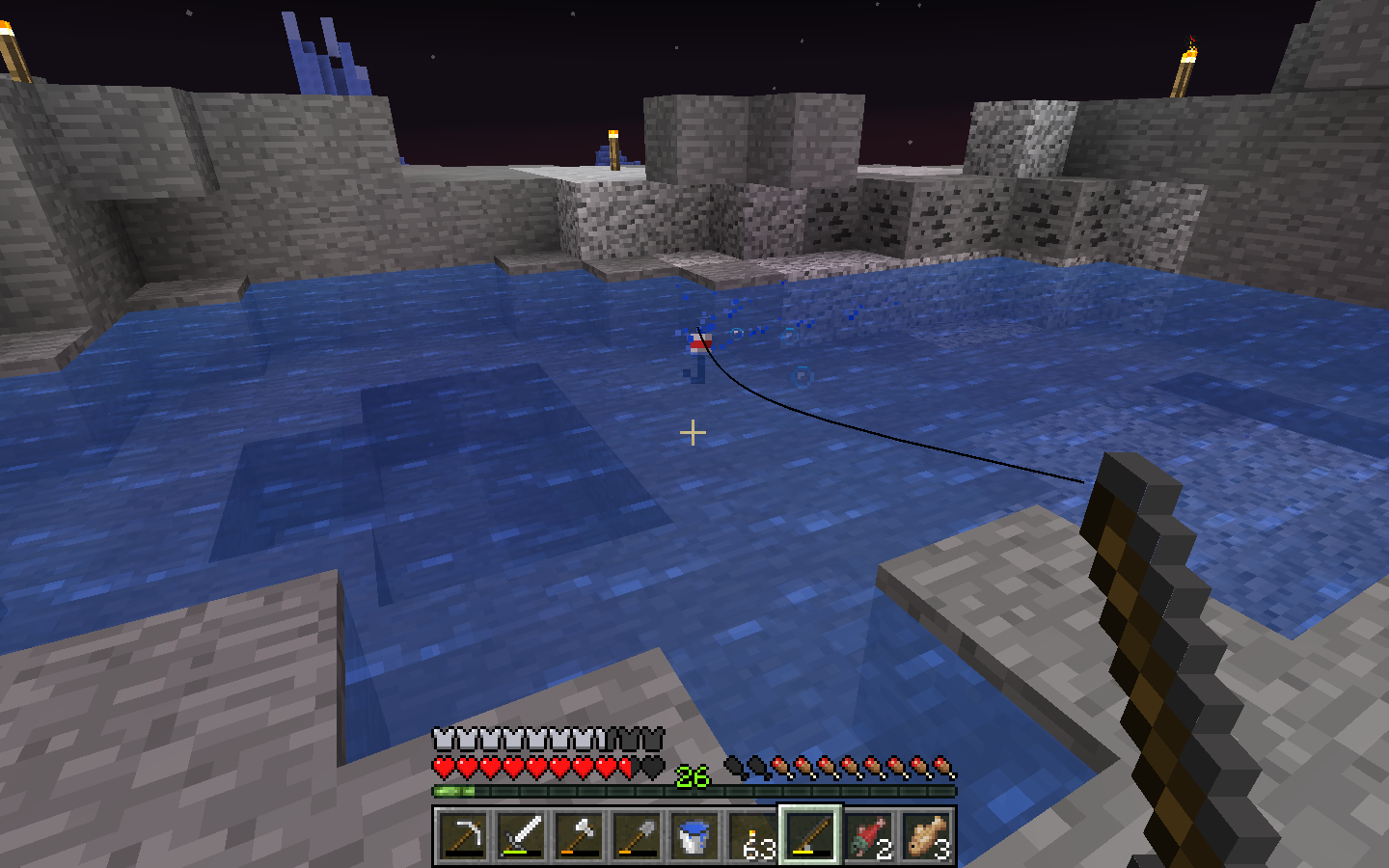
Task: Choose the cooked fish stack of 3
Action: pos(926,835)
